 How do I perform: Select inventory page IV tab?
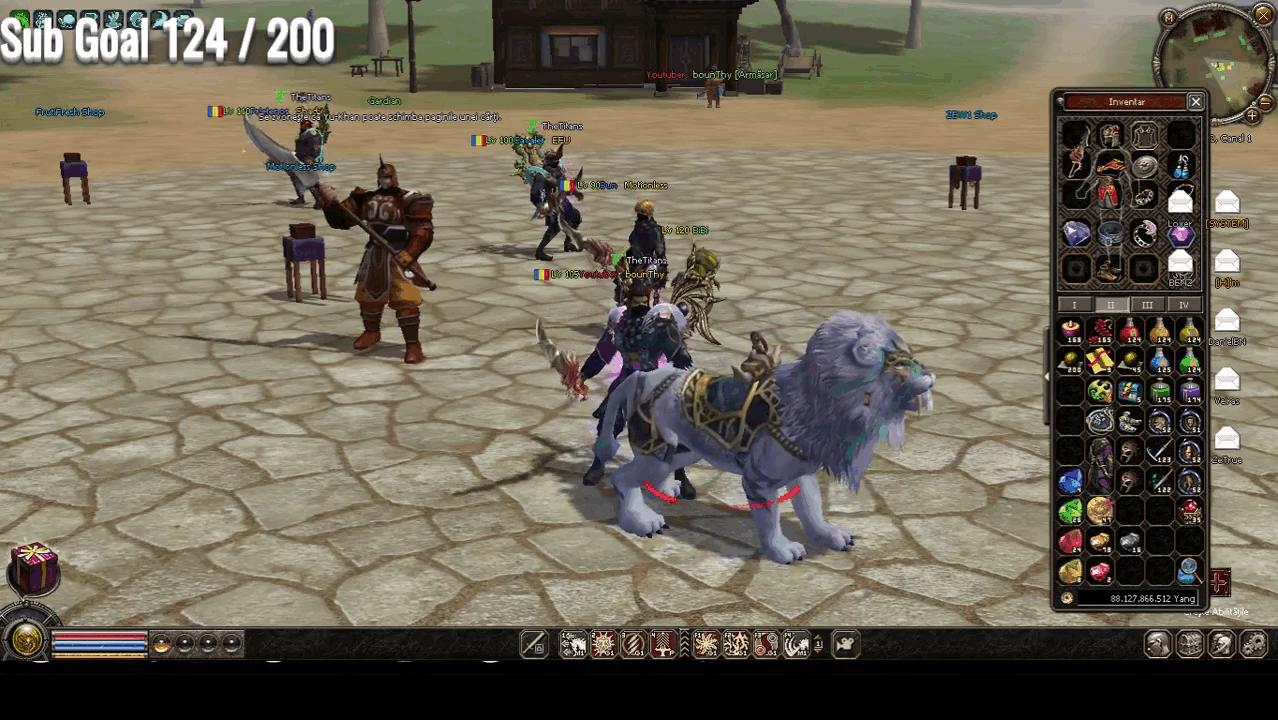[1184, 305]
